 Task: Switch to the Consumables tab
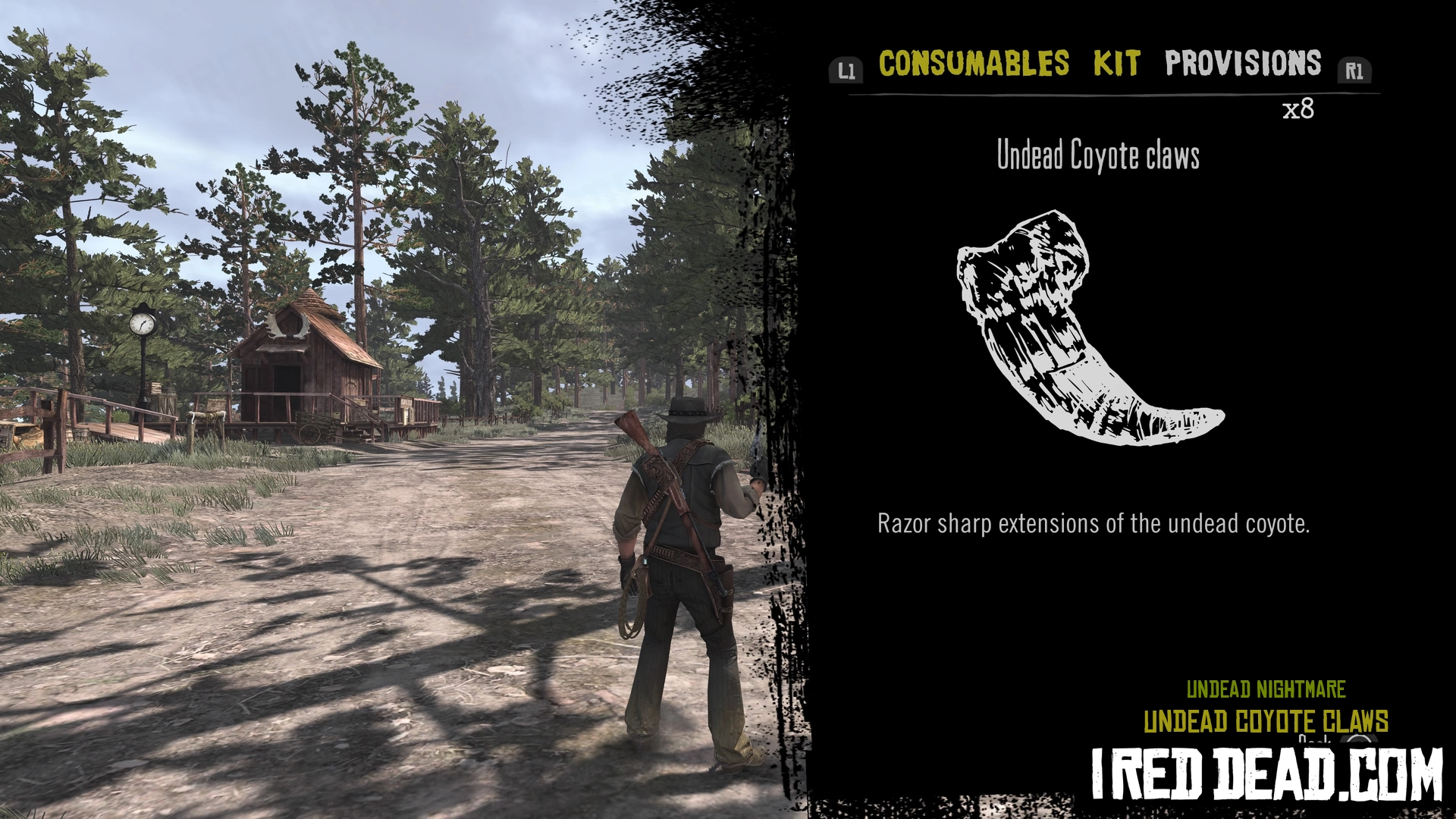coord(974,64)
